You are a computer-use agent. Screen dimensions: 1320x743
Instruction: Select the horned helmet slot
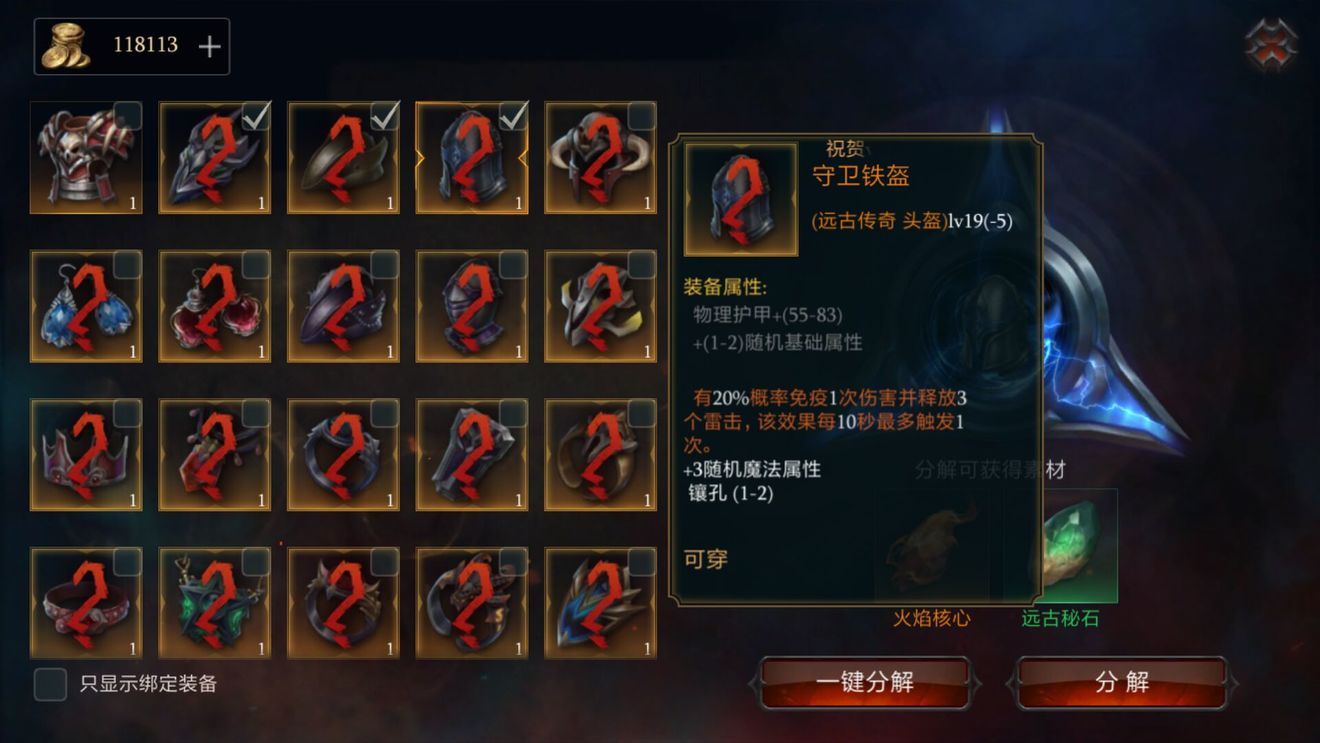(600, 158)
